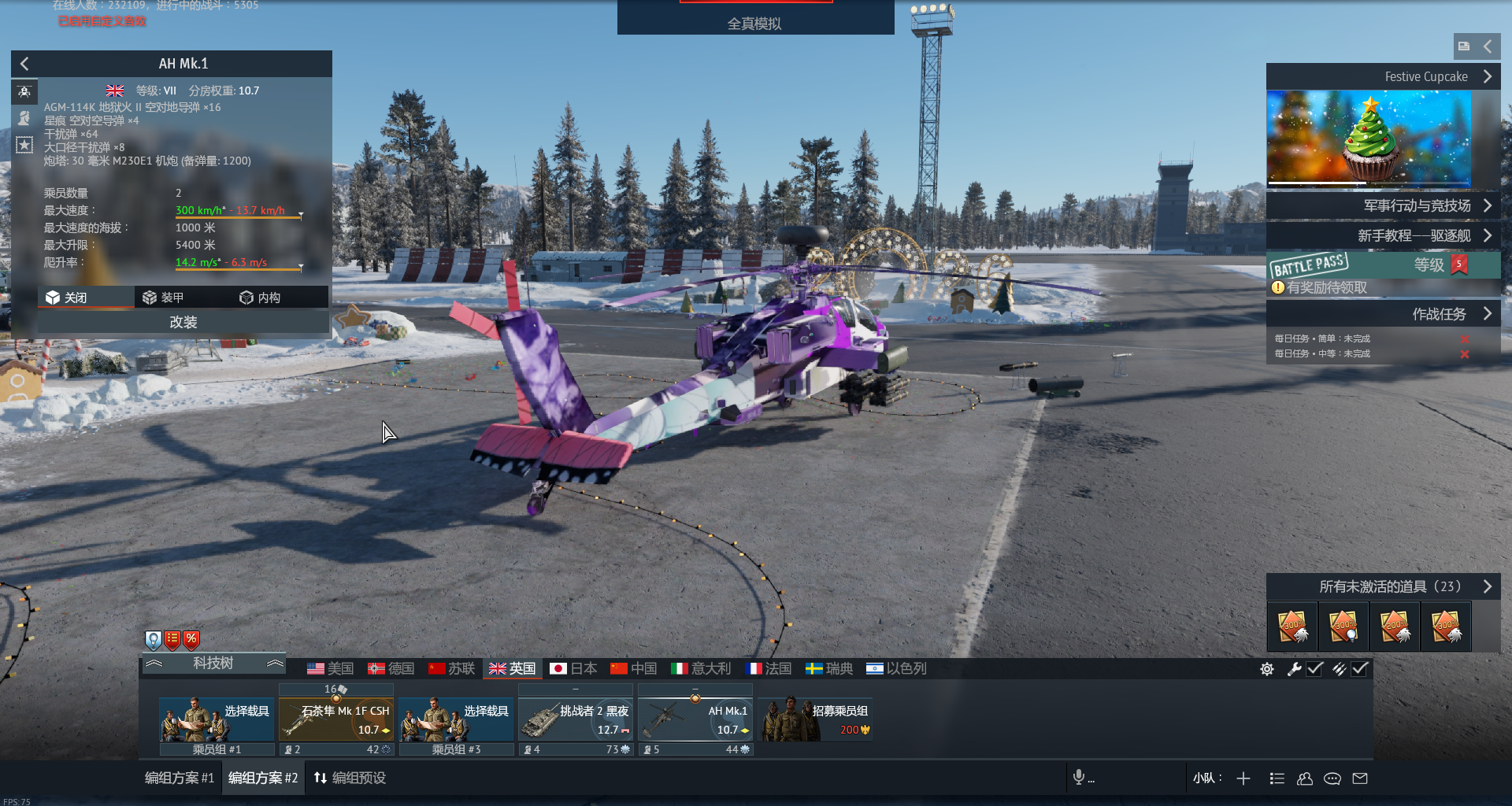Select the 日本 nation tab
This screenshot has height=806, width=1512.
pos(573,668)
